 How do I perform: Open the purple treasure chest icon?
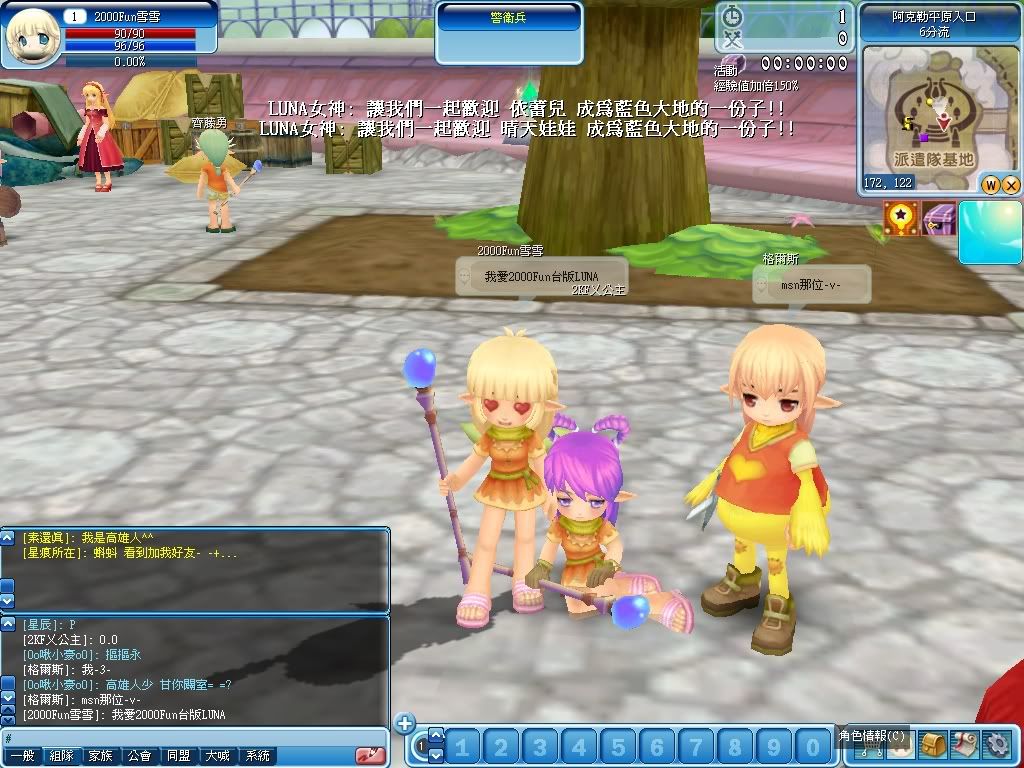click(x=939, y=219)
